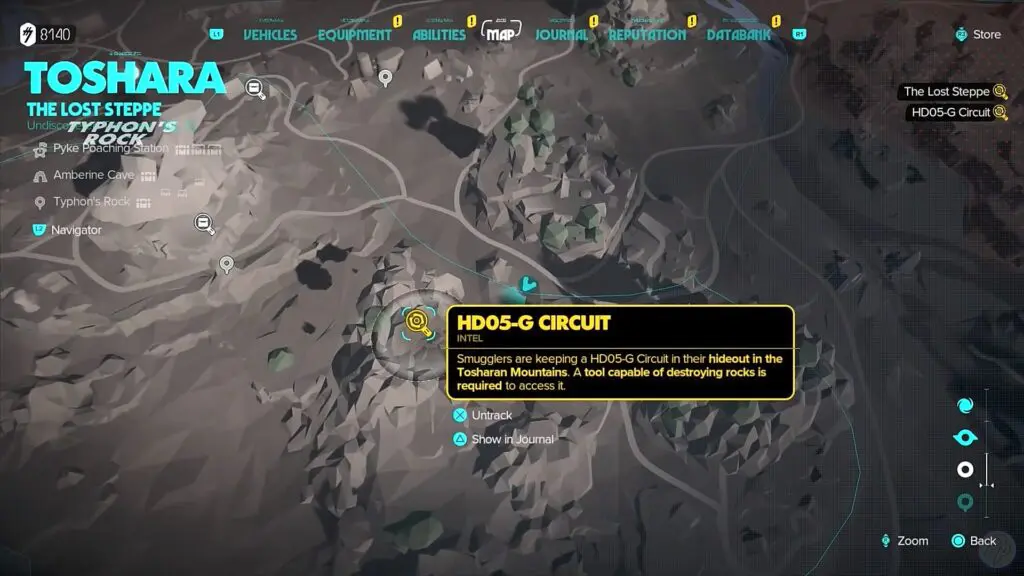Open the Equipment tab
The image size is (1024, 576).
click(354, 34)
